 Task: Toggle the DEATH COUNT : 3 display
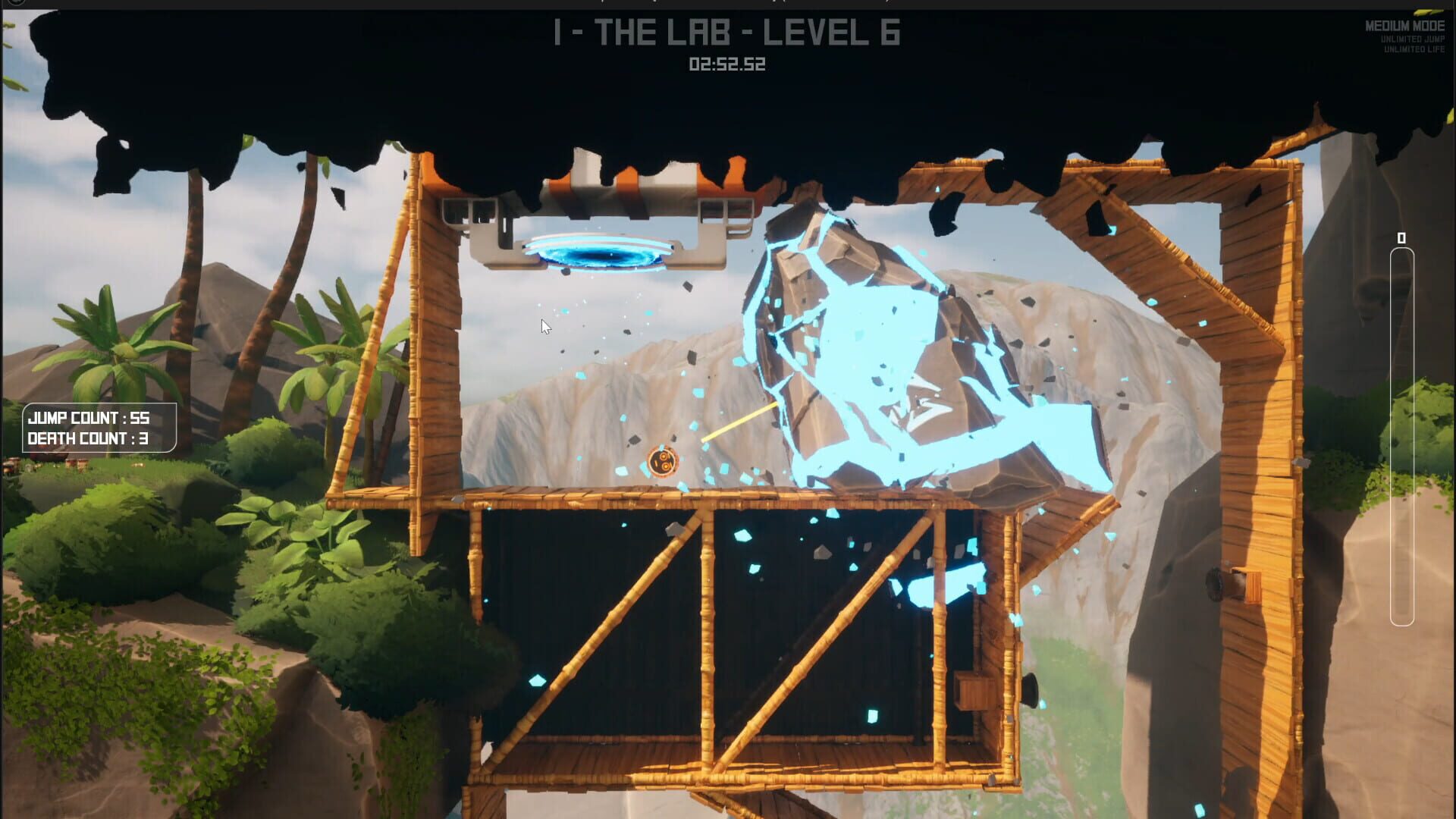(x=87, y=438)
